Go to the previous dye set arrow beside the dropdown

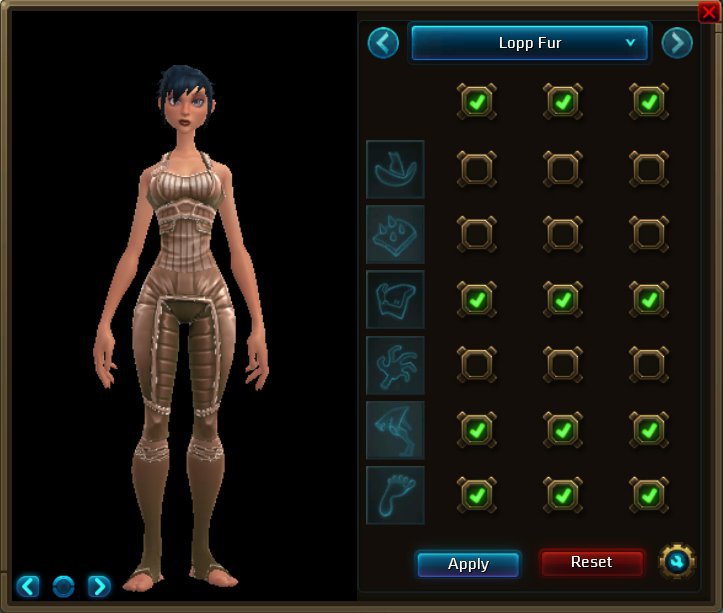tap(383, 43)
